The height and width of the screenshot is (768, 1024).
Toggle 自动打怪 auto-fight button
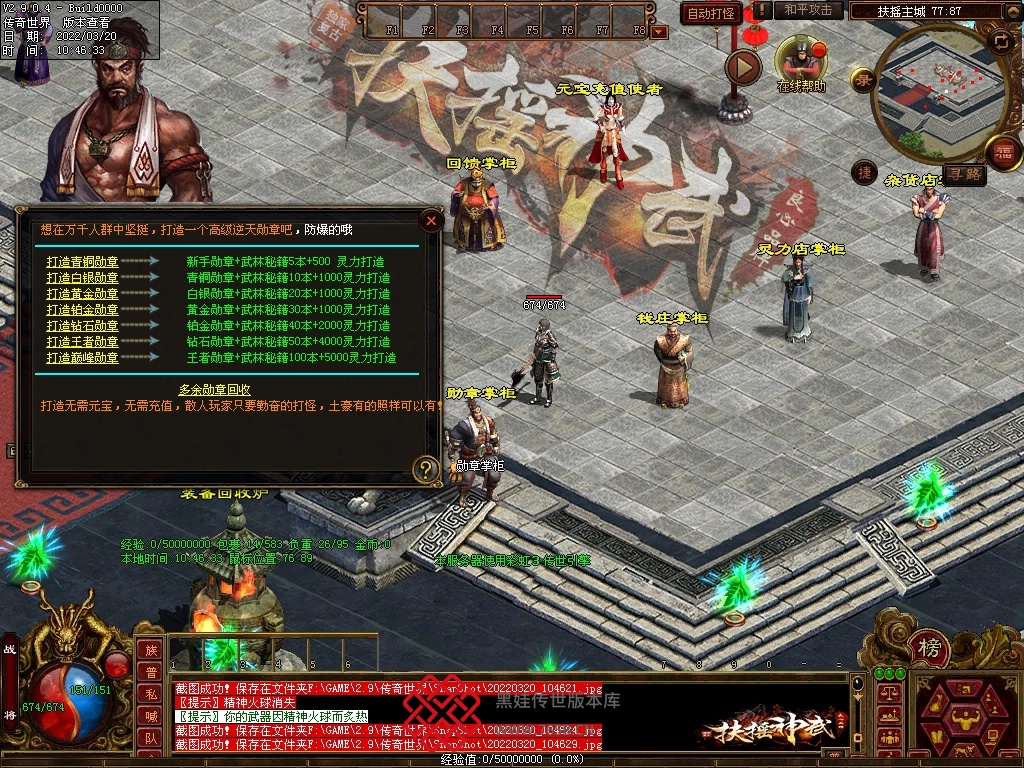pos(711,13)
